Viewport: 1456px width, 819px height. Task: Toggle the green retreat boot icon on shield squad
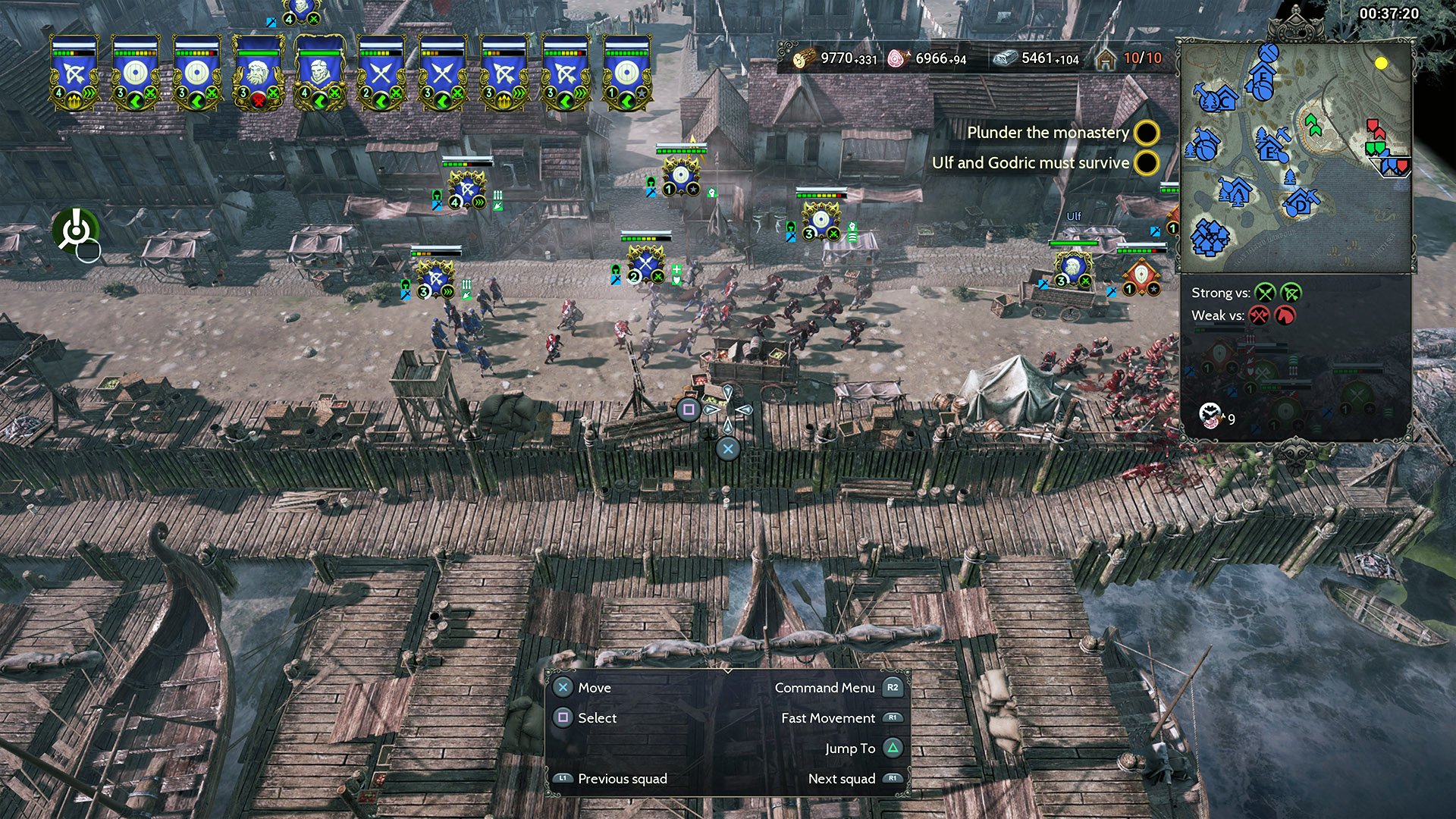pos(135,99)
